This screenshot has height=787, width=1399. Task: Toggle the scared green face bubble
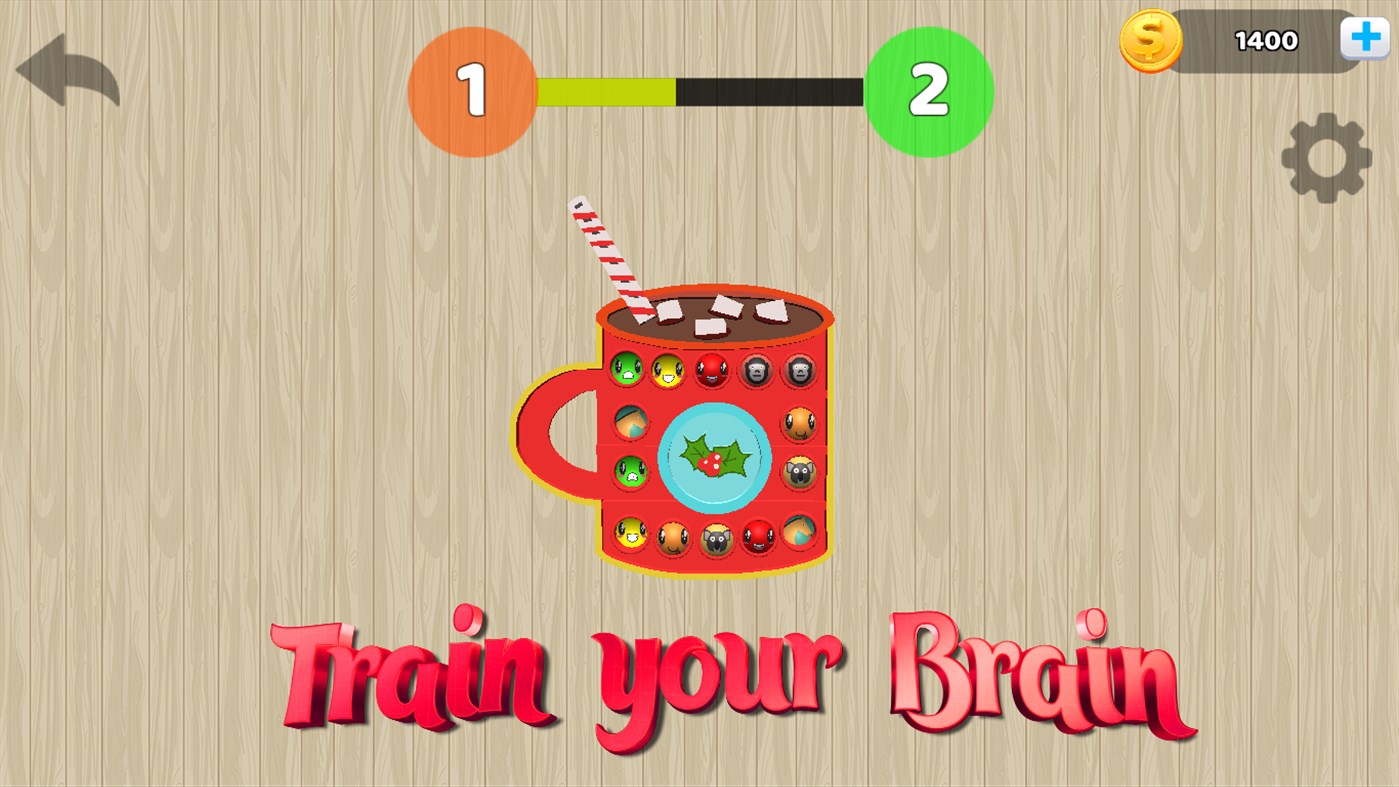pos(630,471)
